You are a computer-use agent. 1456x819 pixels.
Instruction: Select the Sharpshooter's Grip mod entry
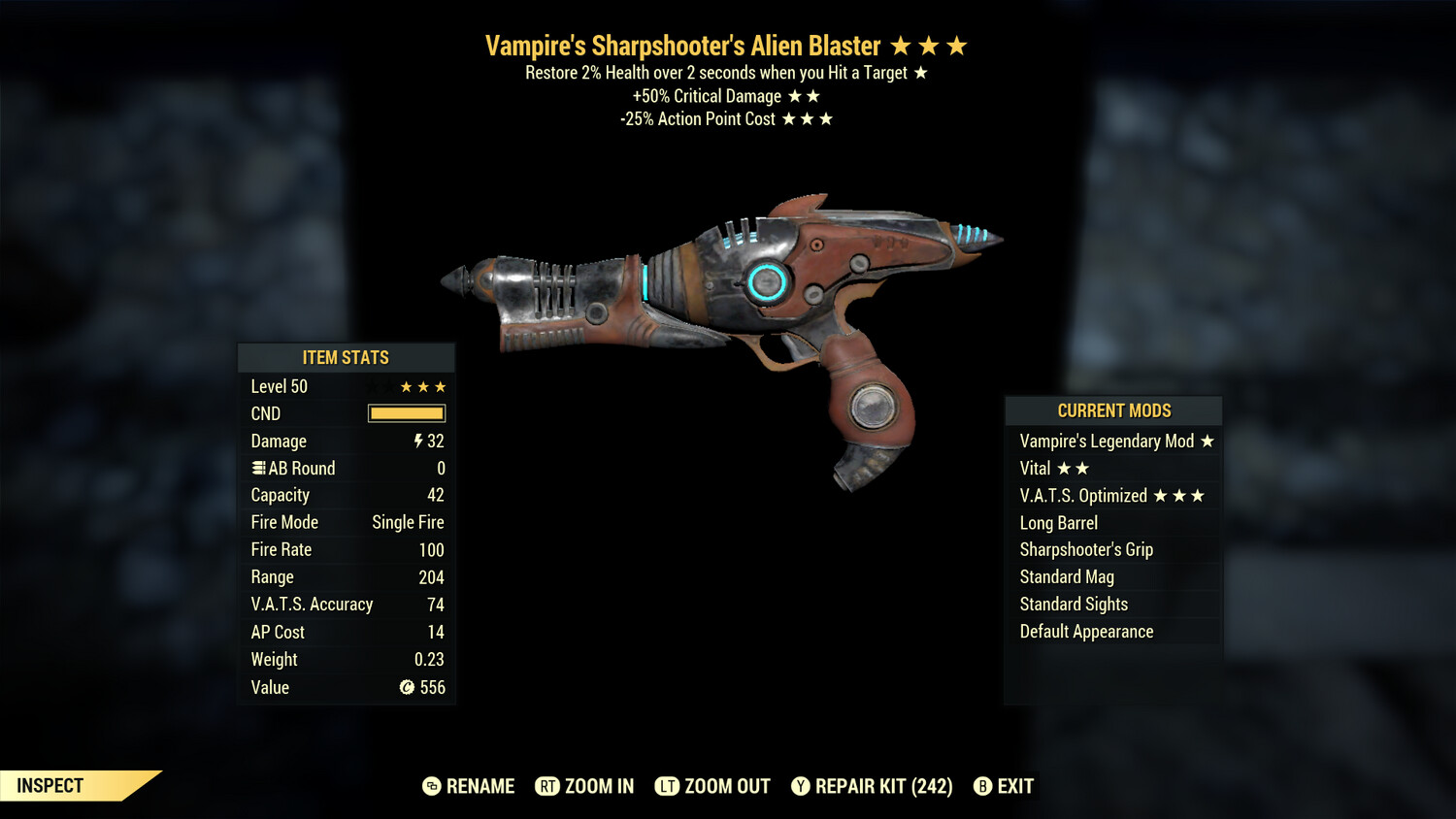pyautogui.click(x=1085, y=549)
